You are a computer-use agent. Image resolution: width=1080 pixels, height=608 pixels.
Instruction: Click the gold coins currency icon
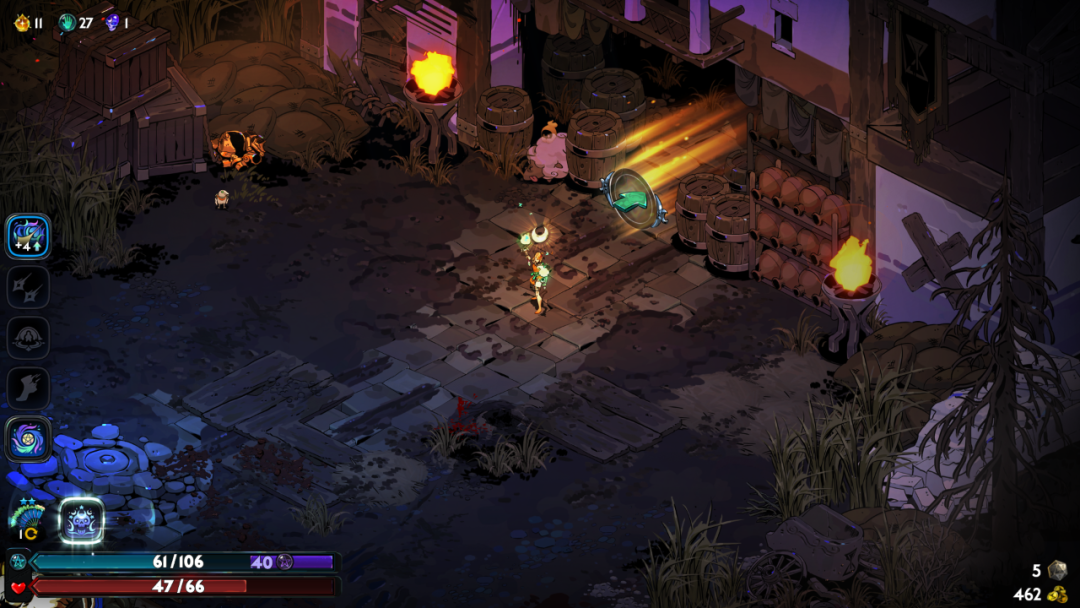1057,594
